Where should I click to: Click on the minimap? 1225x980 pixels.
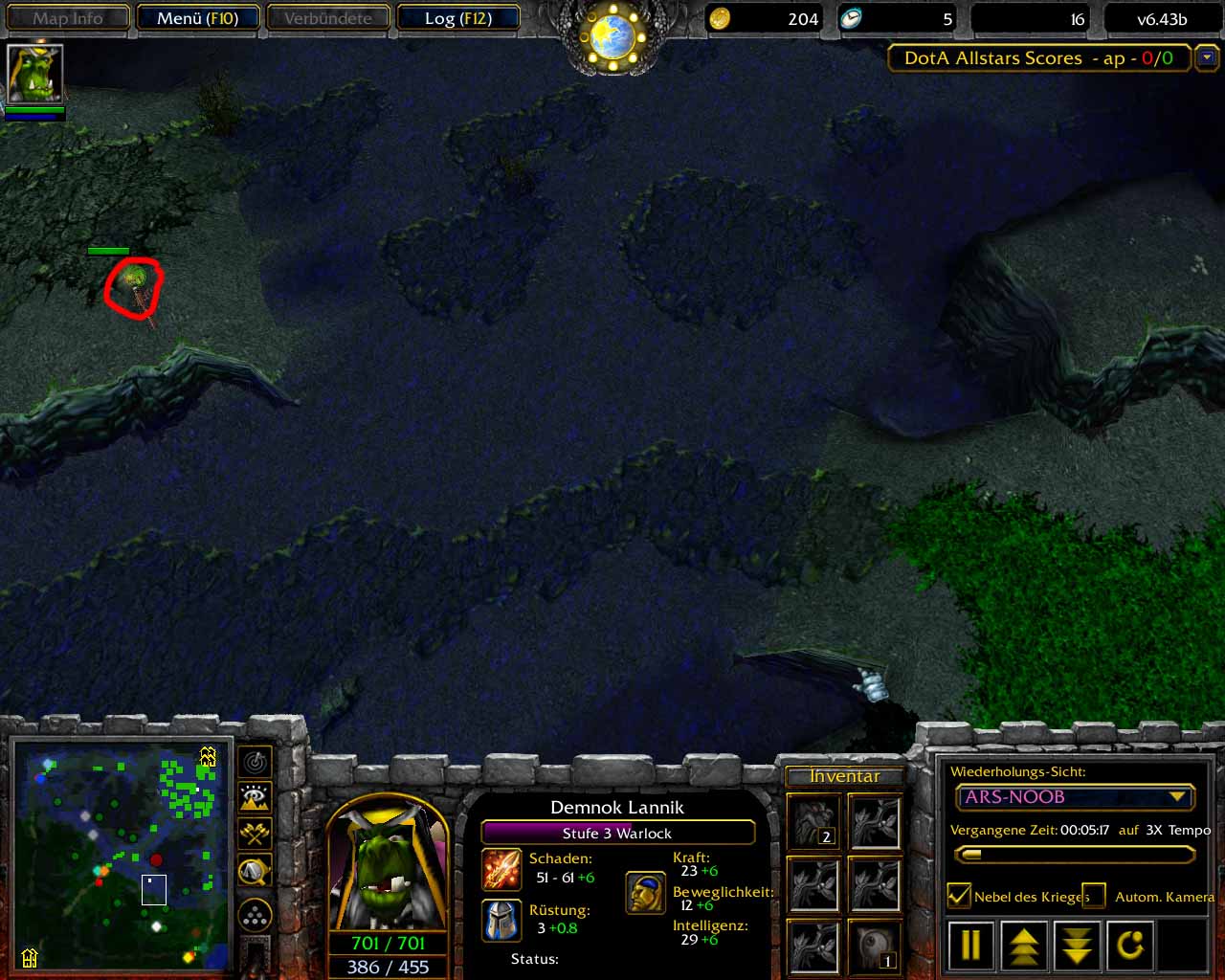pyautogui.click(x=122, y=855)
